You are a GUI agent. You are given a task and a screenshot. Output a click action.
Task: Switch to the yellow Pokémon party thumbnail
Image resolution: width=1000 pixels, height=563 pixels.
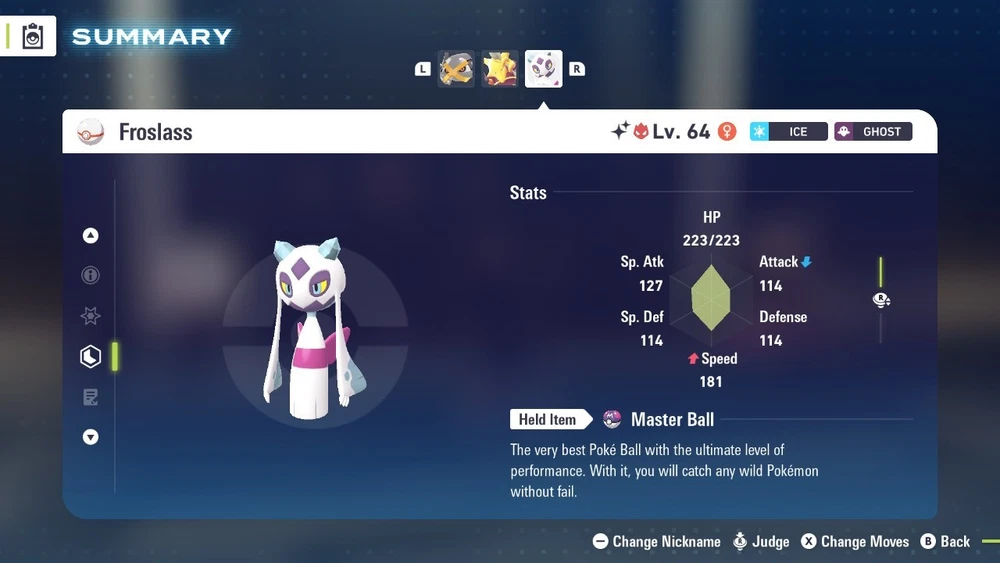click(500, 69)
